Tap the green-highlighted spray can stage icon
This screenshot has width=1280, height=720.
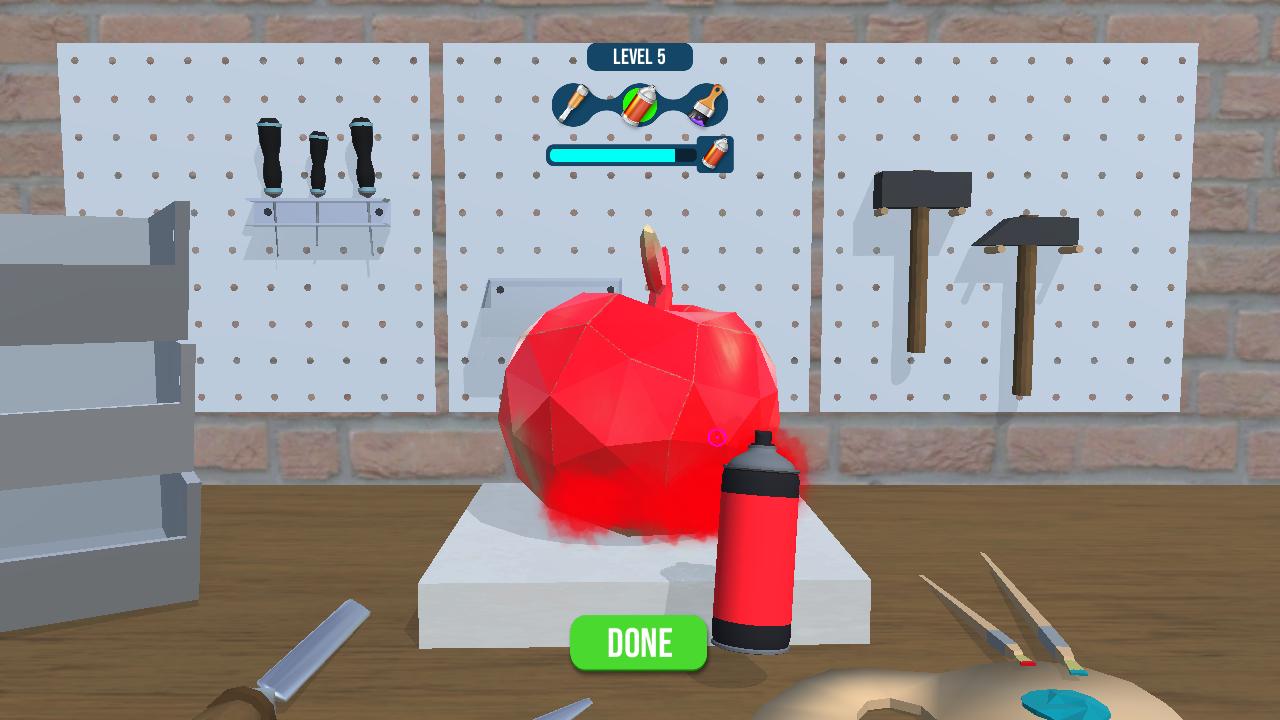pyautogui.click(x=639, y=105)
